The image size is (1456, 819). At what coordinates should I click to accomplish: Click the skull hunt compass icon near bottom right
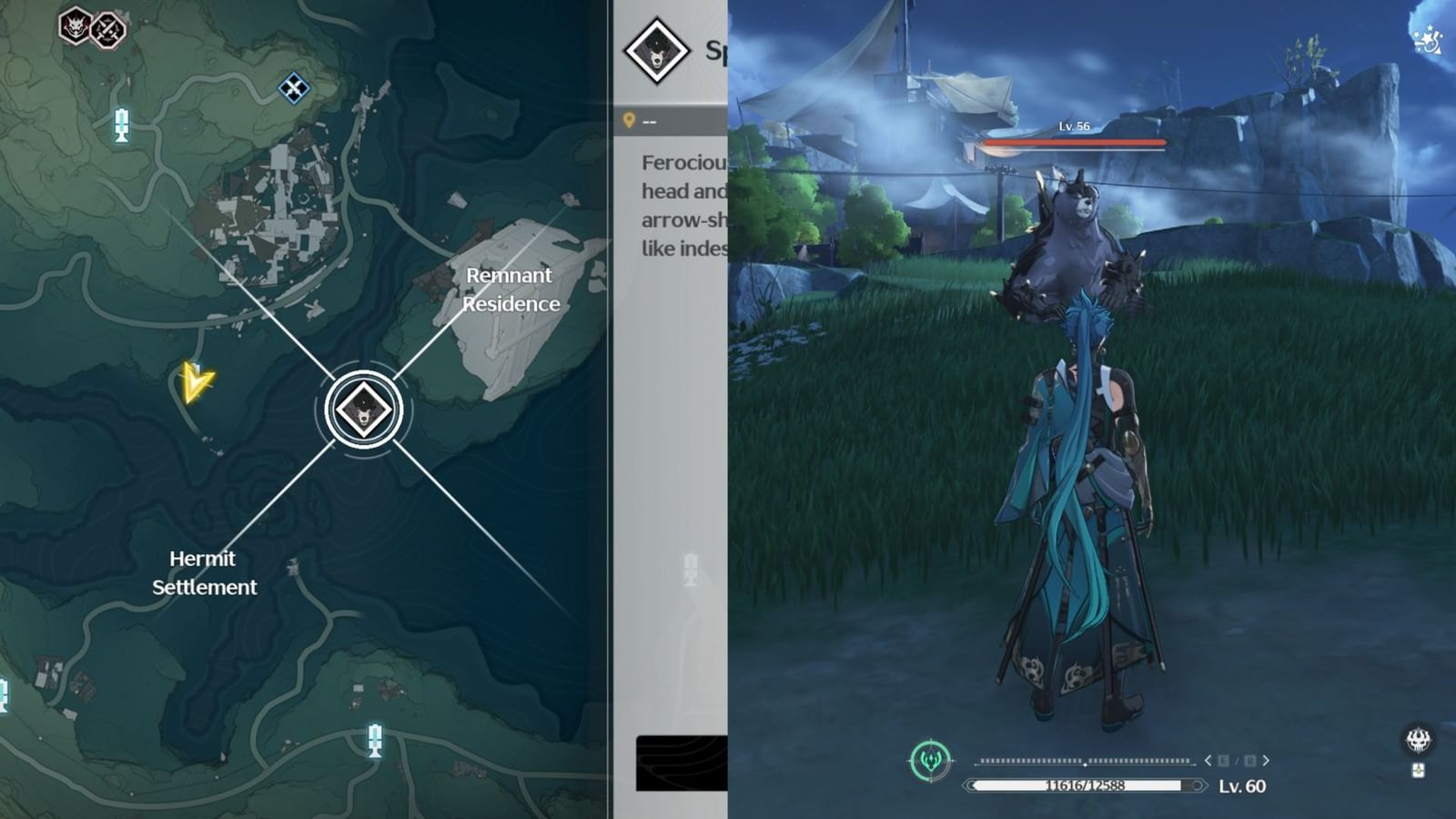[x=1418, y=739]
